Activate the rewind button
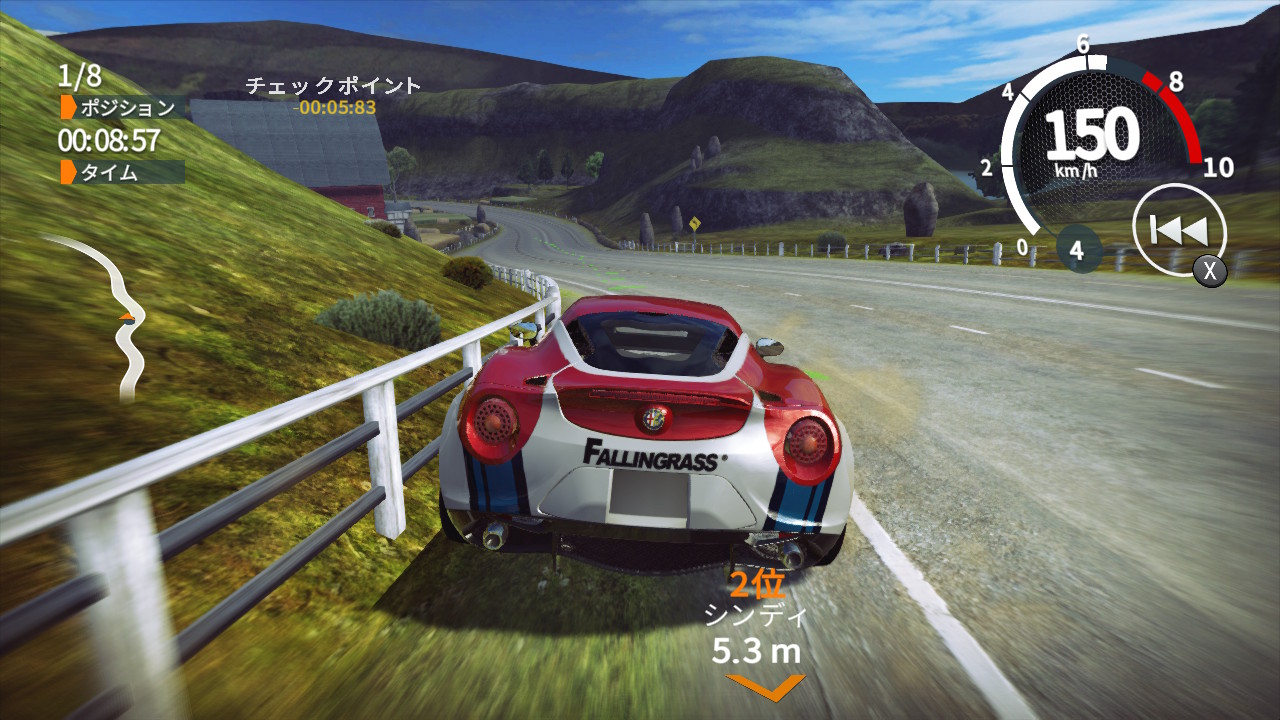The width and height of the screenshot is (1280, 720). (1179, 231)
